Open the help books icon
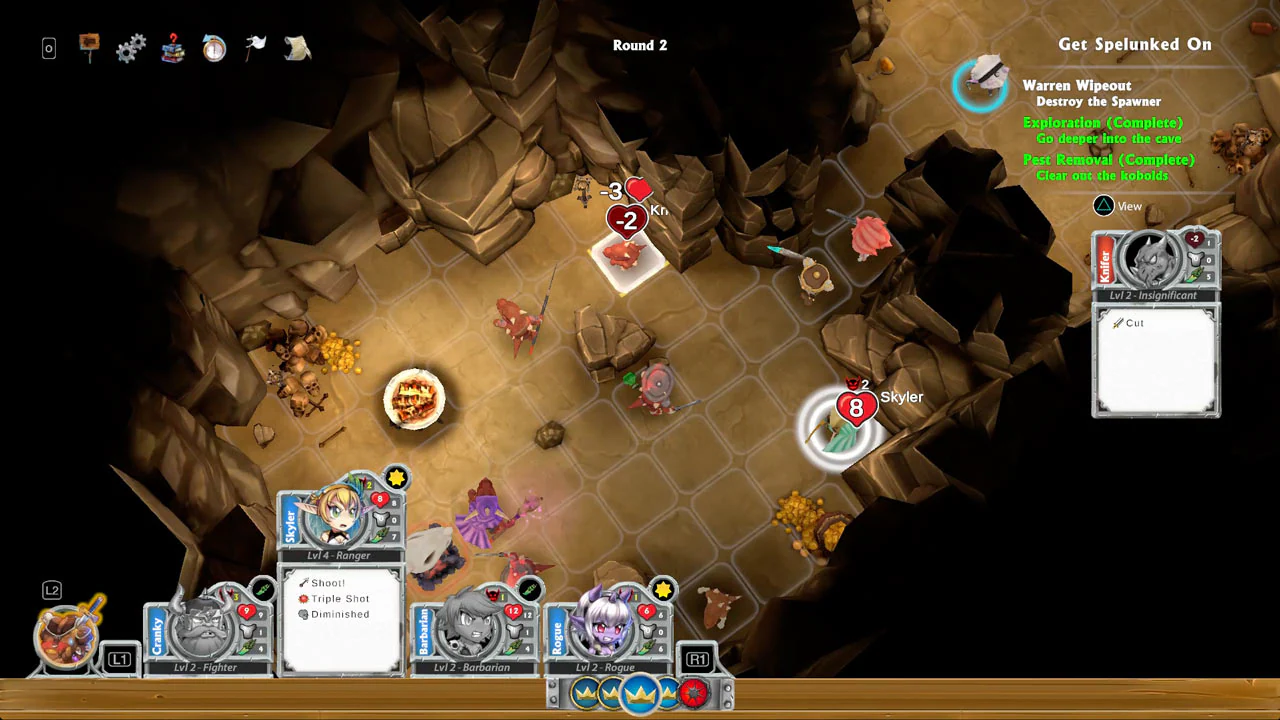1280x720 pixels. (x=172, y=46)
